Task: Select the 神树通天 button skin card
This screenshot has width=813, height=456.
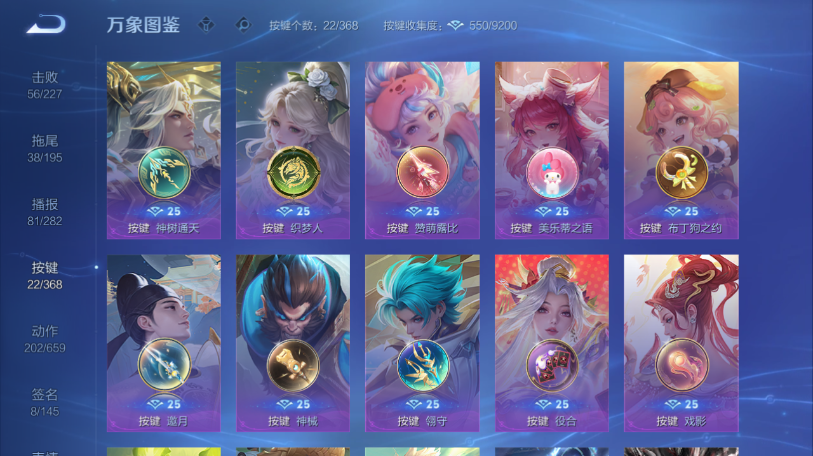Action: click(164, 150)
